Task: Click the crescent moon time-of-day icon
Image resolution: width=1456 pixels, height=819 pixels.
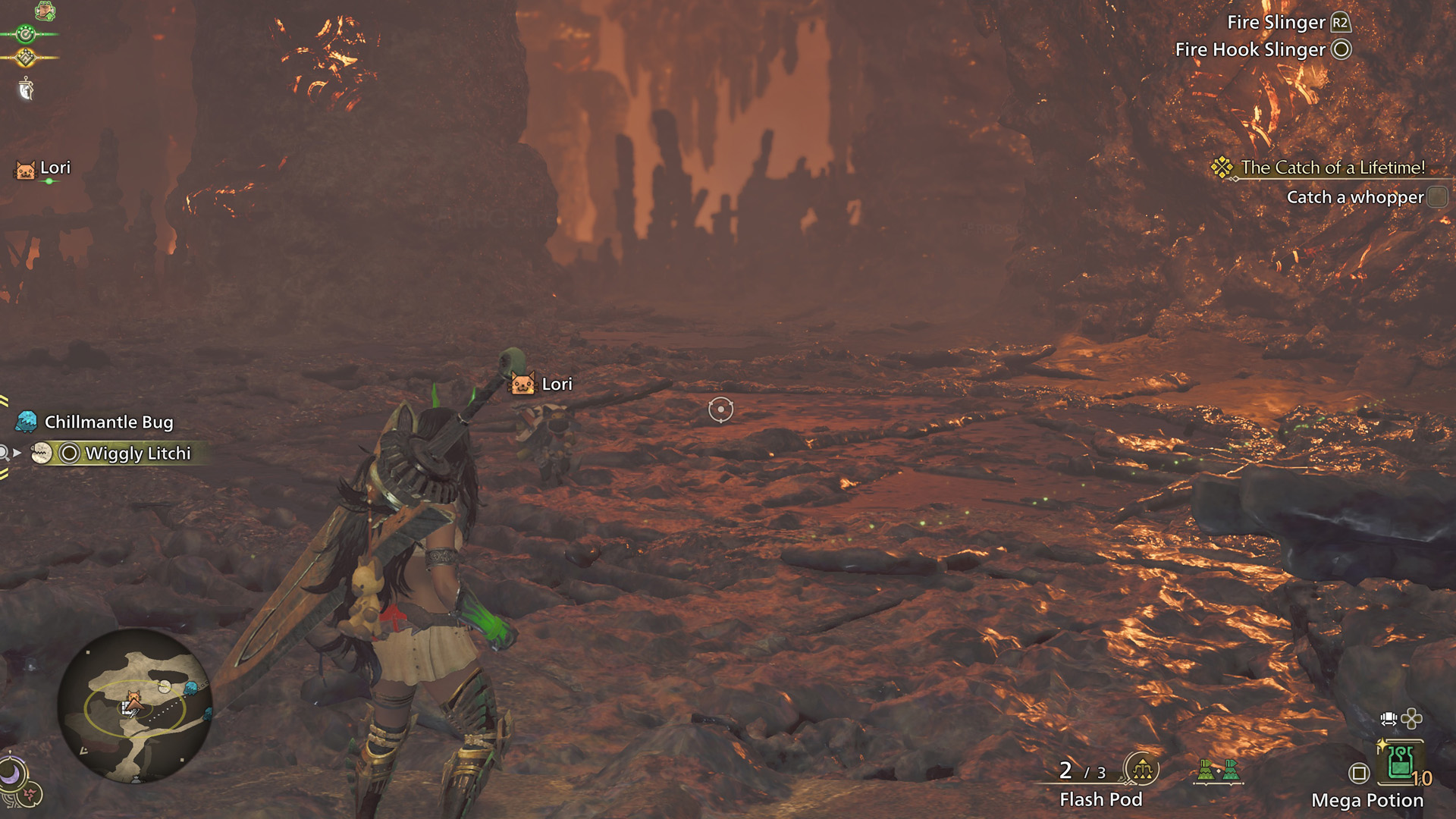Action: tap(12, 773)
